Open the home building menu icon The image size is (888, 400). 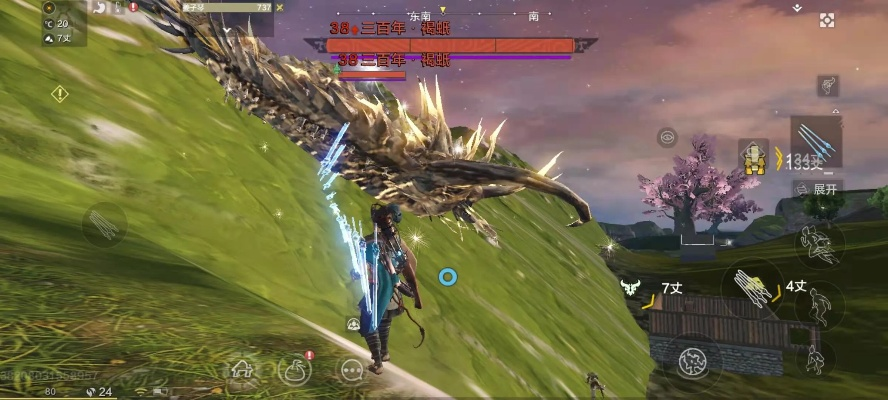coord(241,371)
